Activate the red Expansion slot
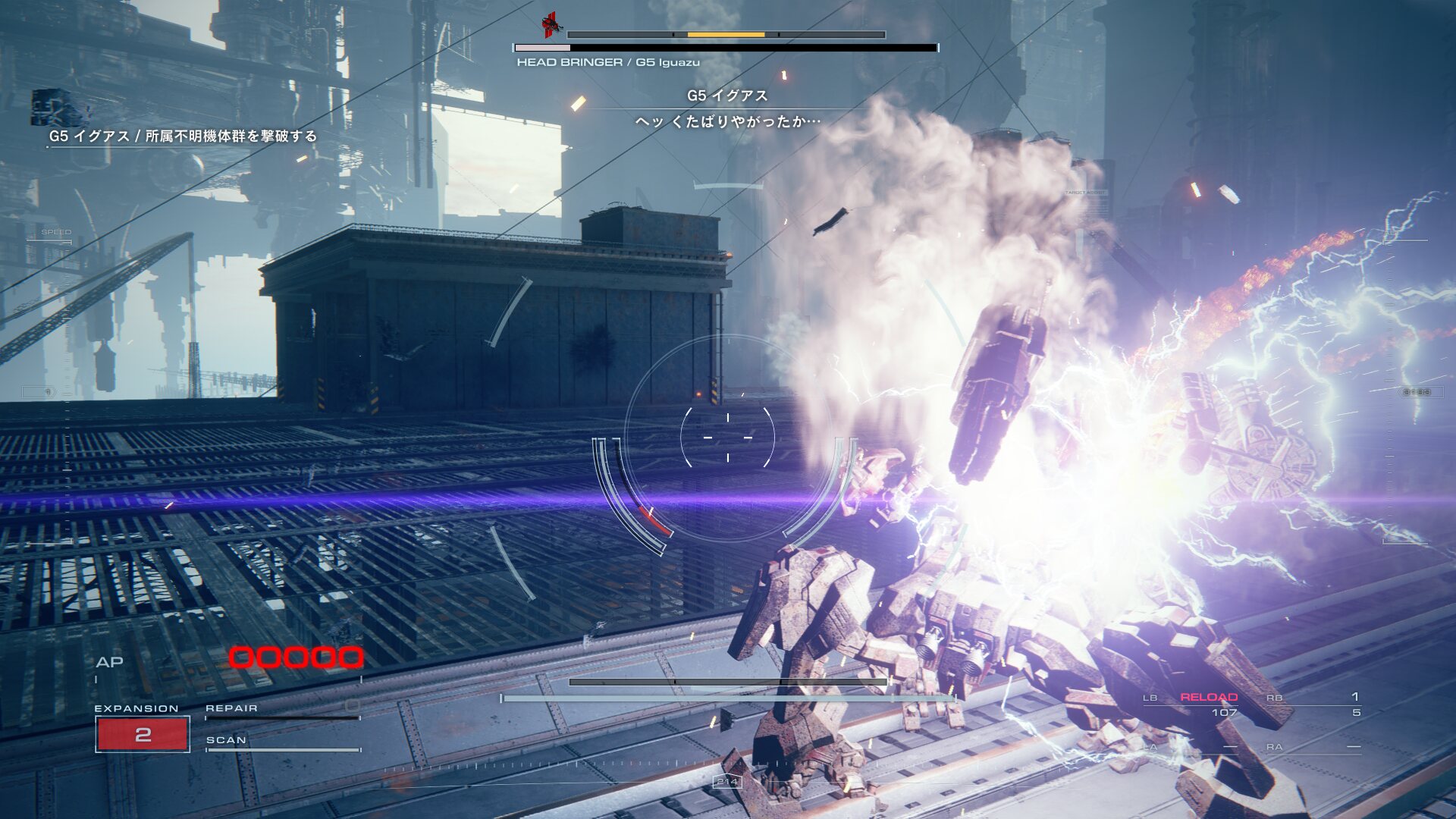Screen dimensions: 1456x819 (143, 734)
